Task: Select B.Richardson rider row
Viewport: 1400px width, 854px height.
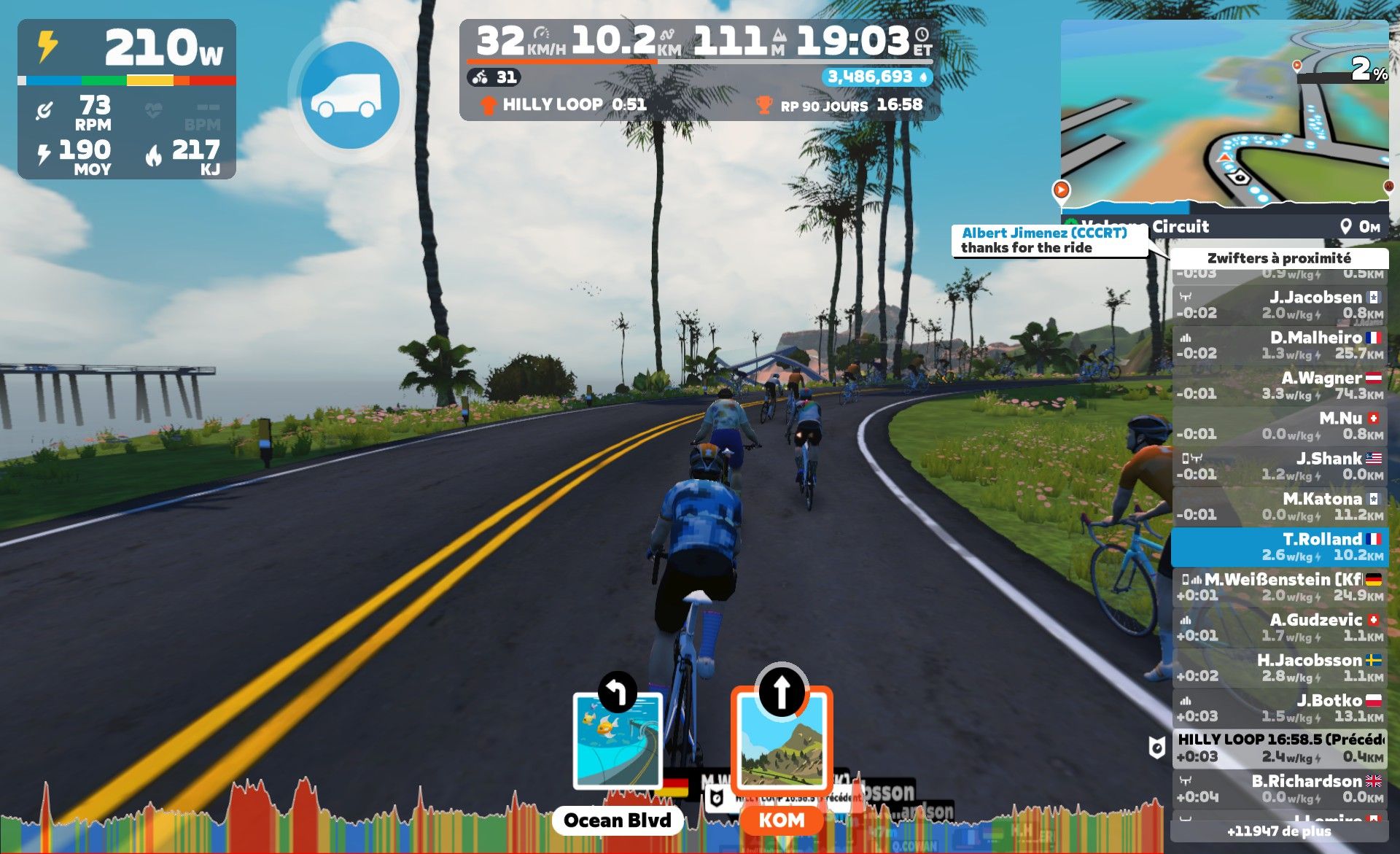Action: [1280, 788]
